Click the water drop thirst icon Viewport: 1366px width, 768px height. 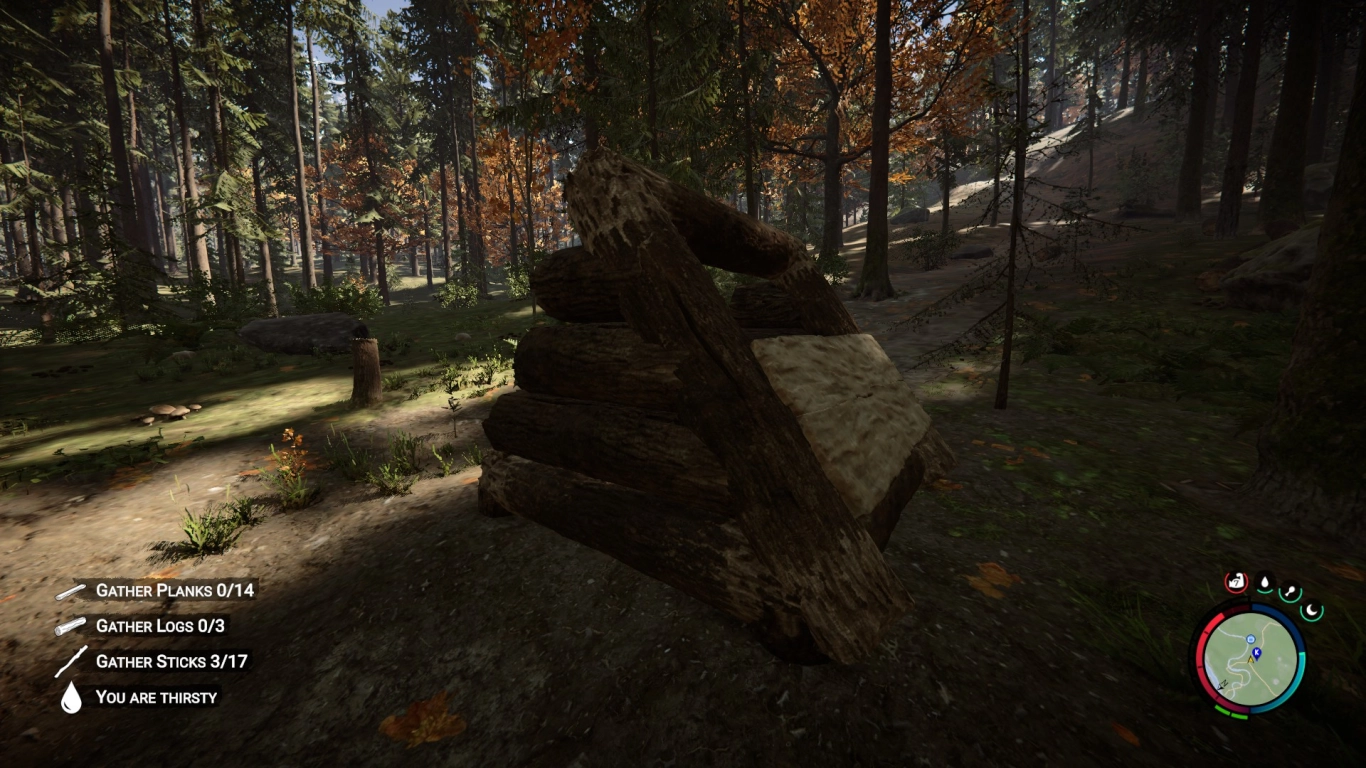[69, 698]
